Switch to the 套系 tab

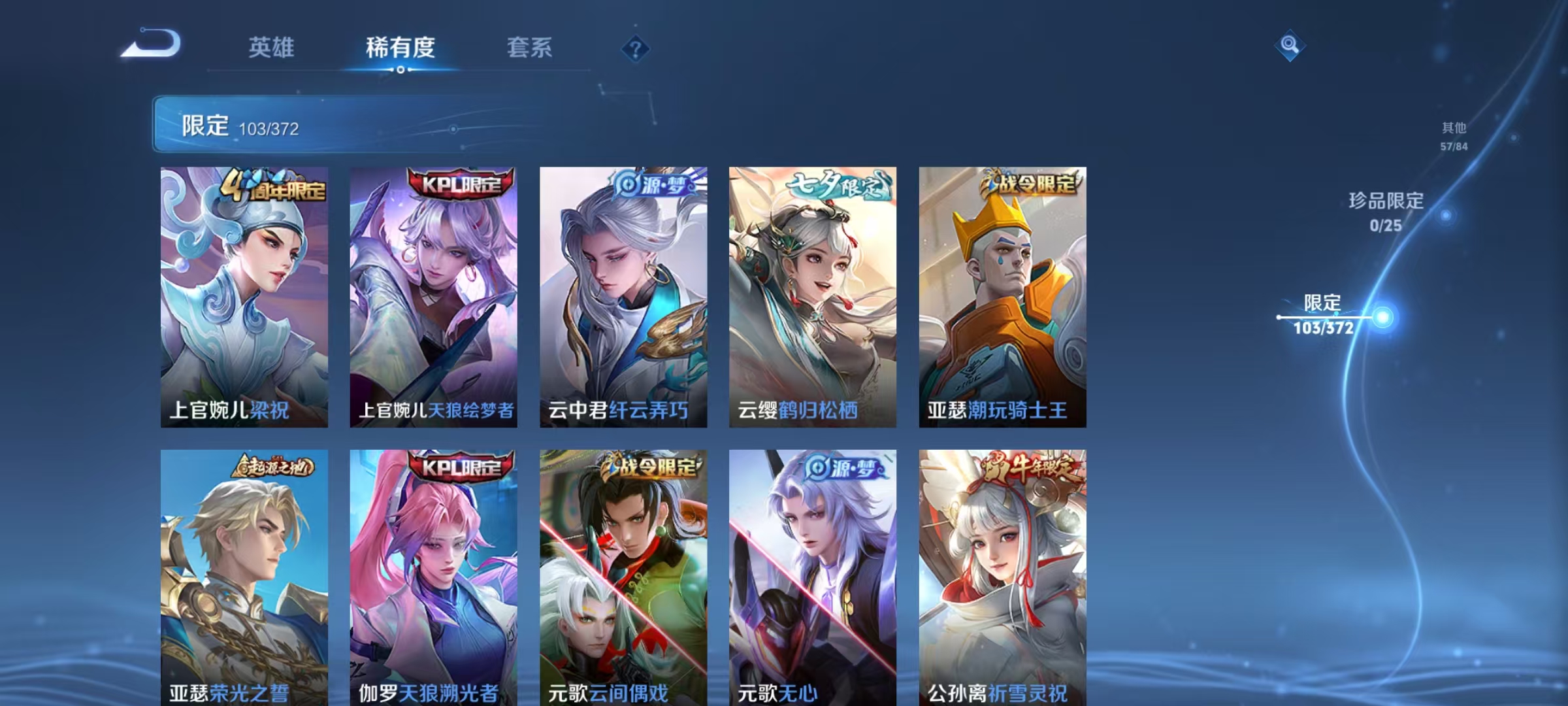(529, 46)
